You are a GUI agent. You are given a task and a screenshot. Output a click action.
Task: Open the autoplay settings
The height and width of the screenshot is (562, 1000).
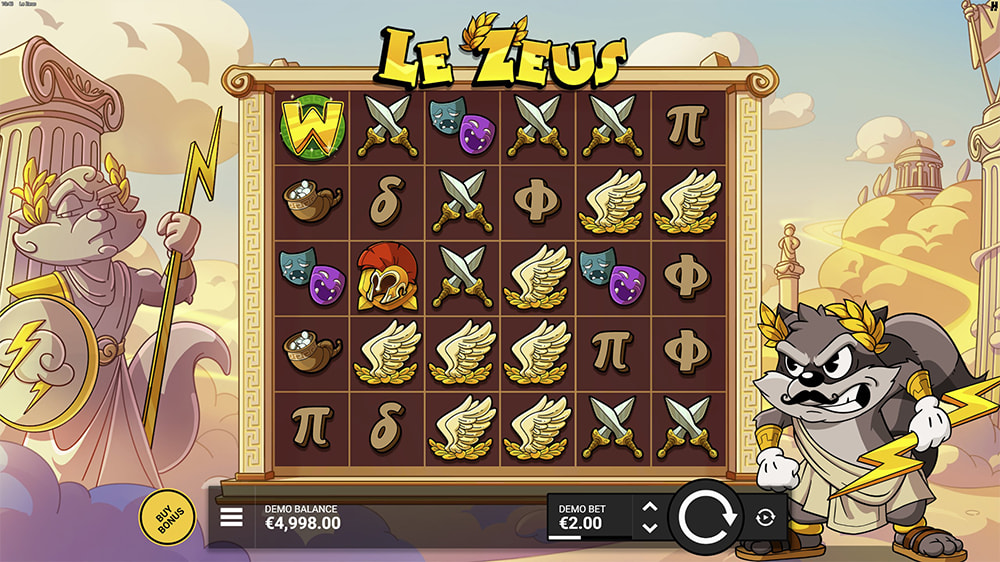coord(766,517)
